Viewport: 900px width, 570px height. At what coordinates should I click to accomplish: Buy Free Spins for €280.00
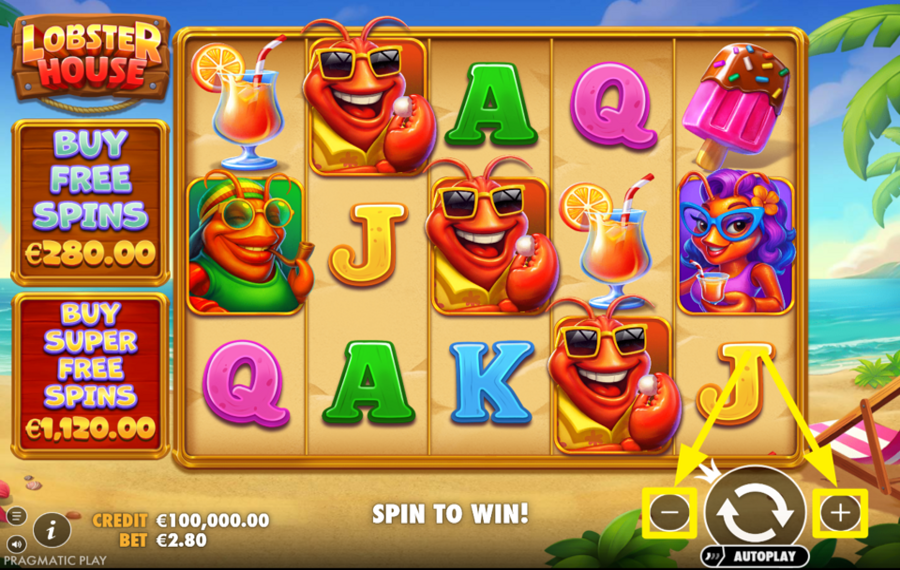coord(91,201)
